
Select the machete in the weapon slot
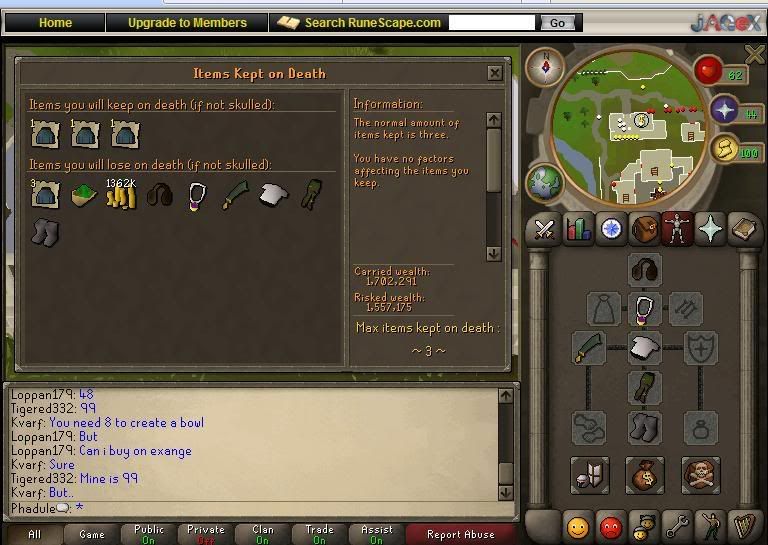[587, 349]
